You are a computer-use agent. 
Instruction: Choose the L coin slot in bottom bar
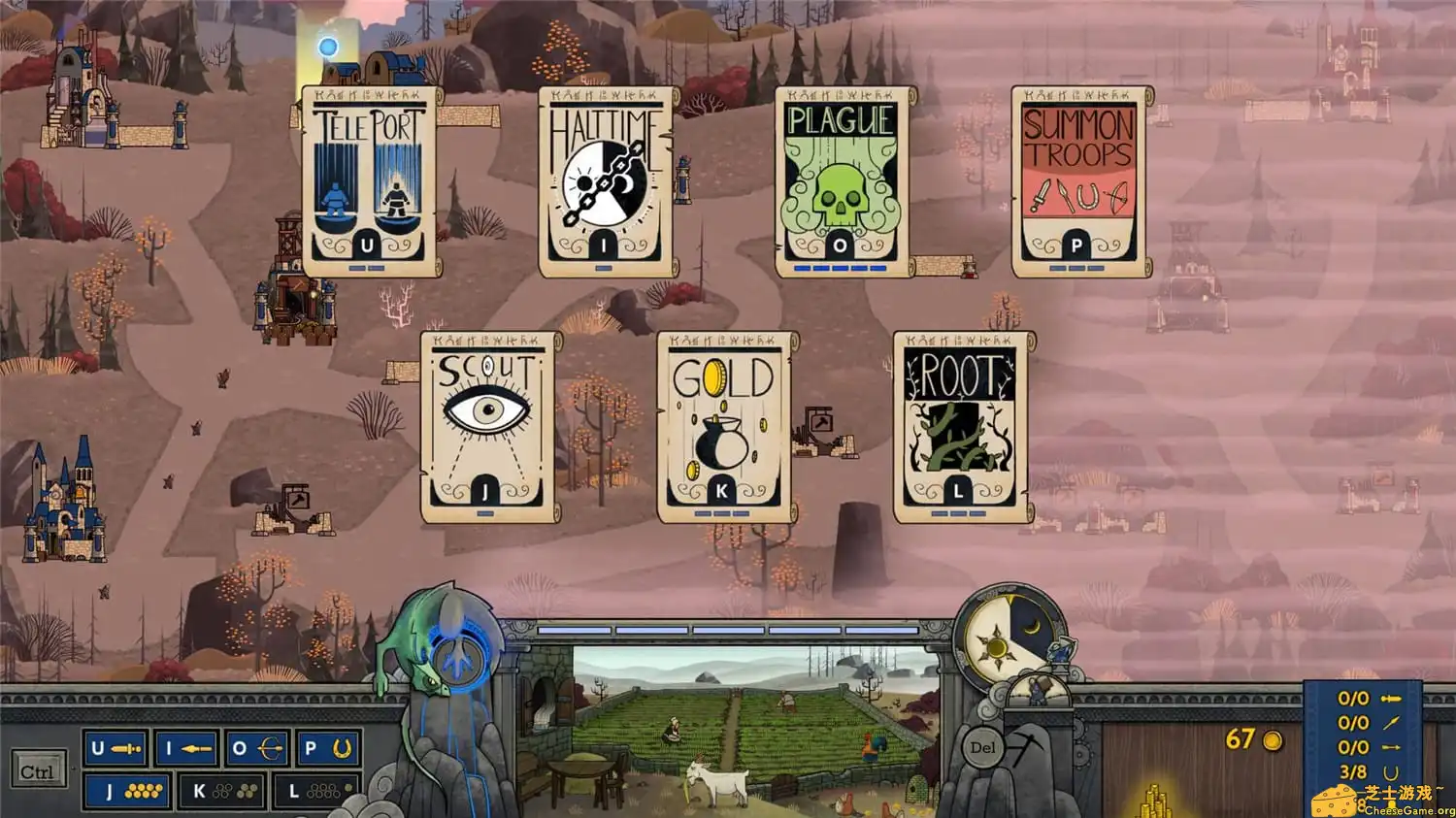pos(317,792)
